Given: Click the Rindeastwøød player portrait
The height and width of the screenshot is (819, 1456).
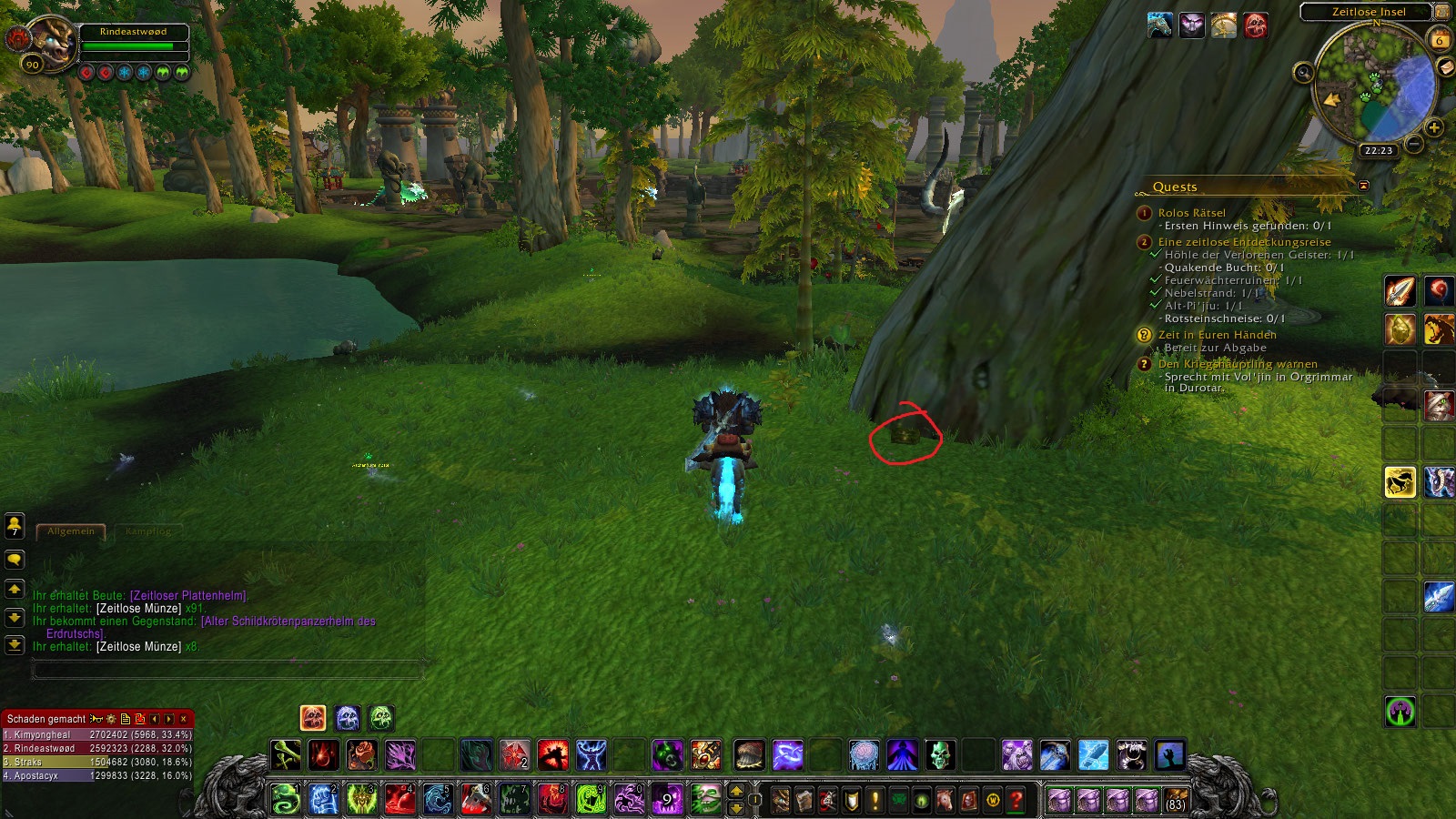Looking at the screenshot, I should click(x=51, y=42).
